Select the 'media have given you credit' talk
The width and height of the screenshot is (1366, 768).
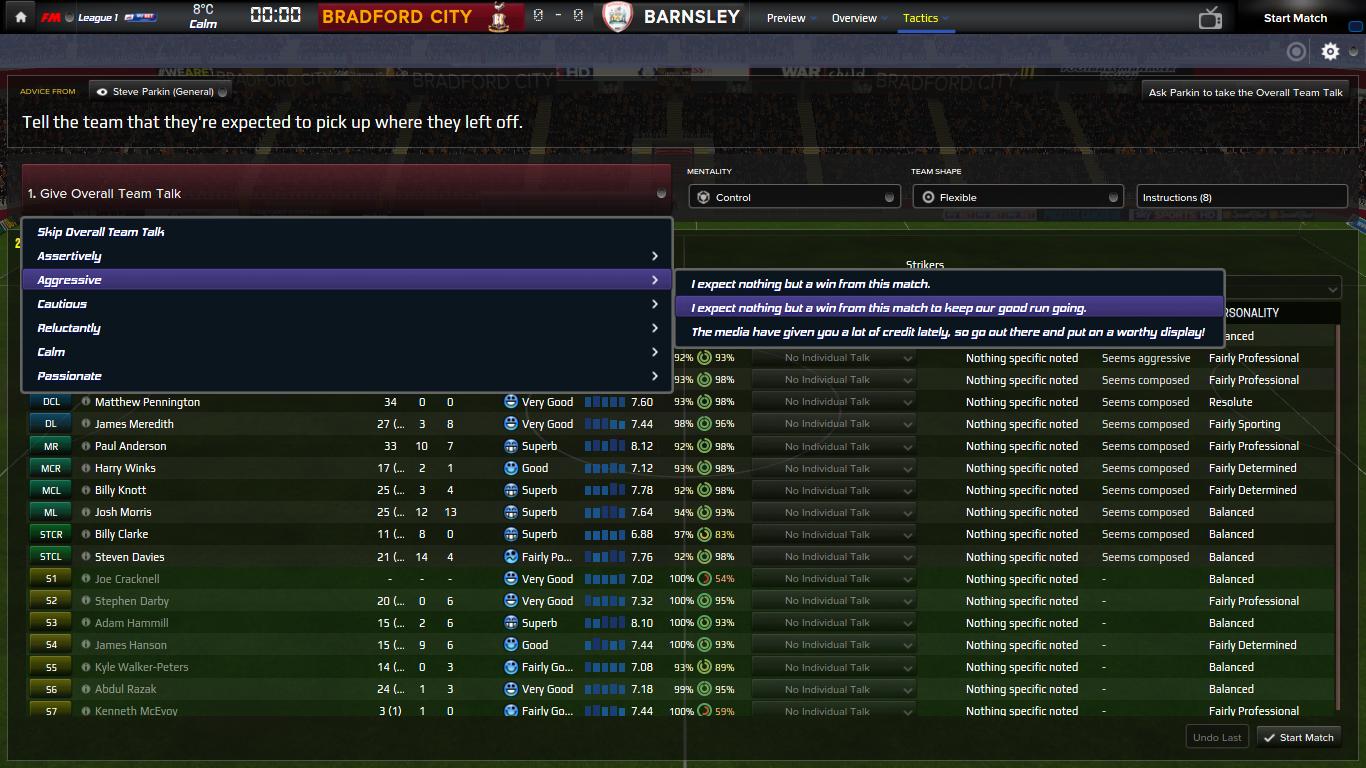coord(947,332)
